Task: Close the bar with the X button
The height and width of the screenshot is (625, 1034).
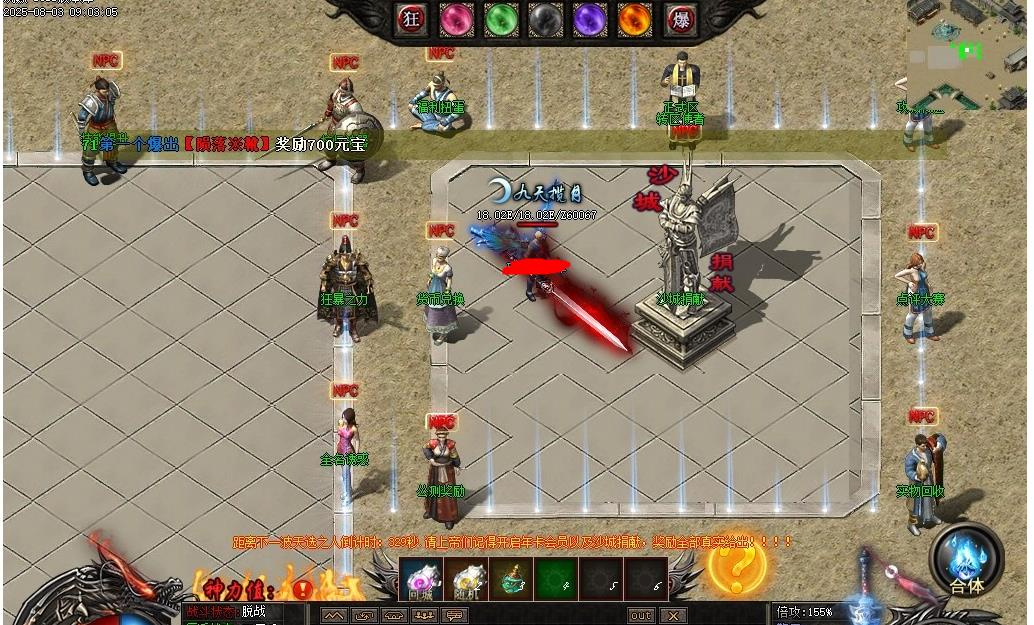Action: click(673, 615)
